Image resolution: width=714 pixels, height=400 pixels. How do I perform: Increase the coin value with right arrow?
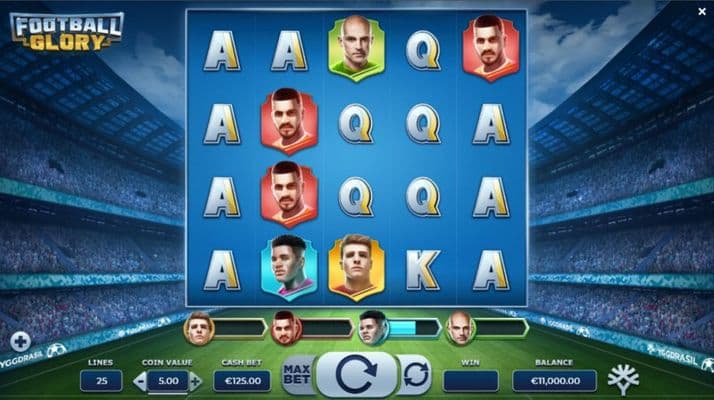[195, 381]
